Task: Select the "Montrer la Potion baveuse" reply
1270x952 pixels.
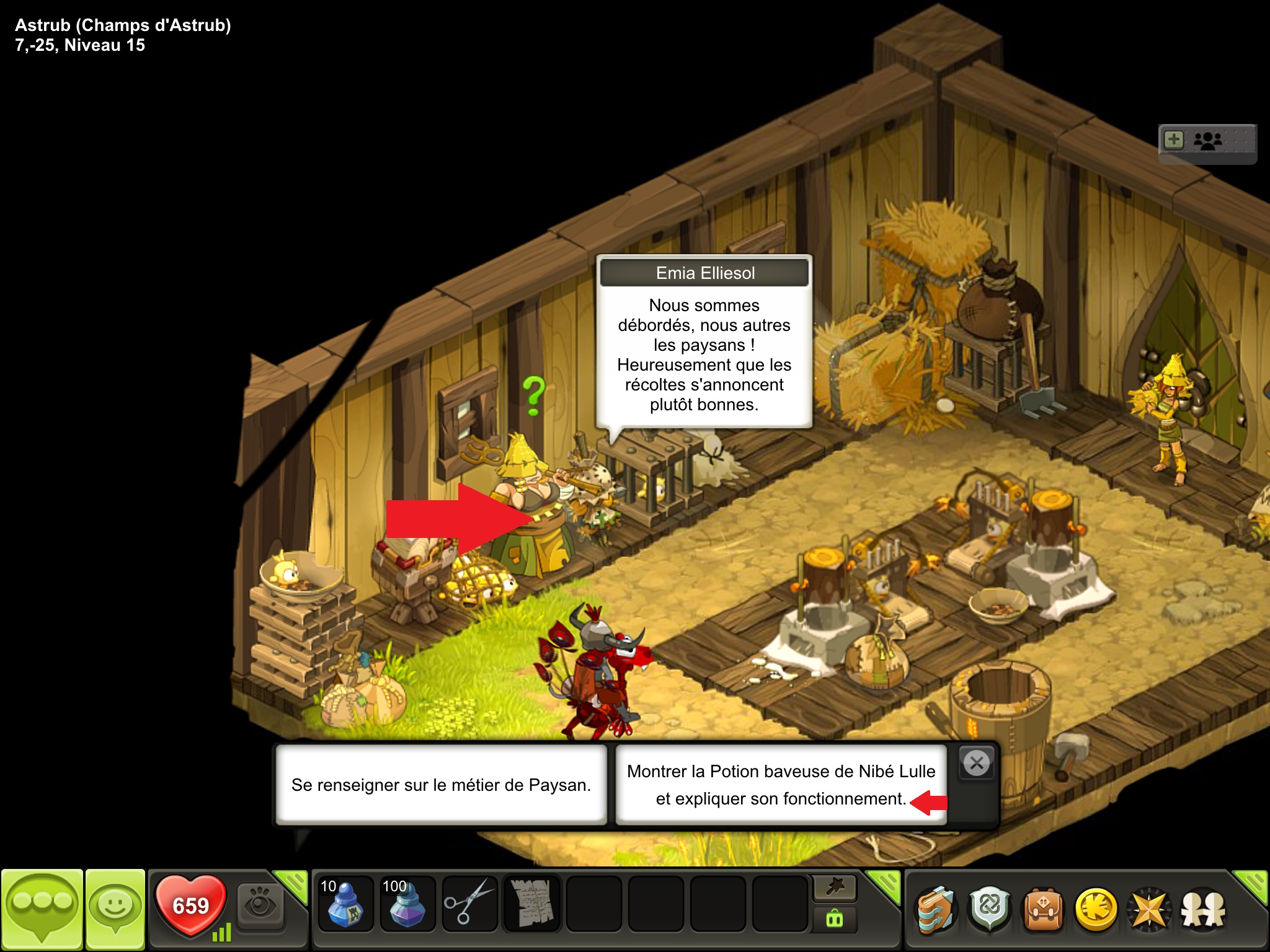Action: click(781, 785)
